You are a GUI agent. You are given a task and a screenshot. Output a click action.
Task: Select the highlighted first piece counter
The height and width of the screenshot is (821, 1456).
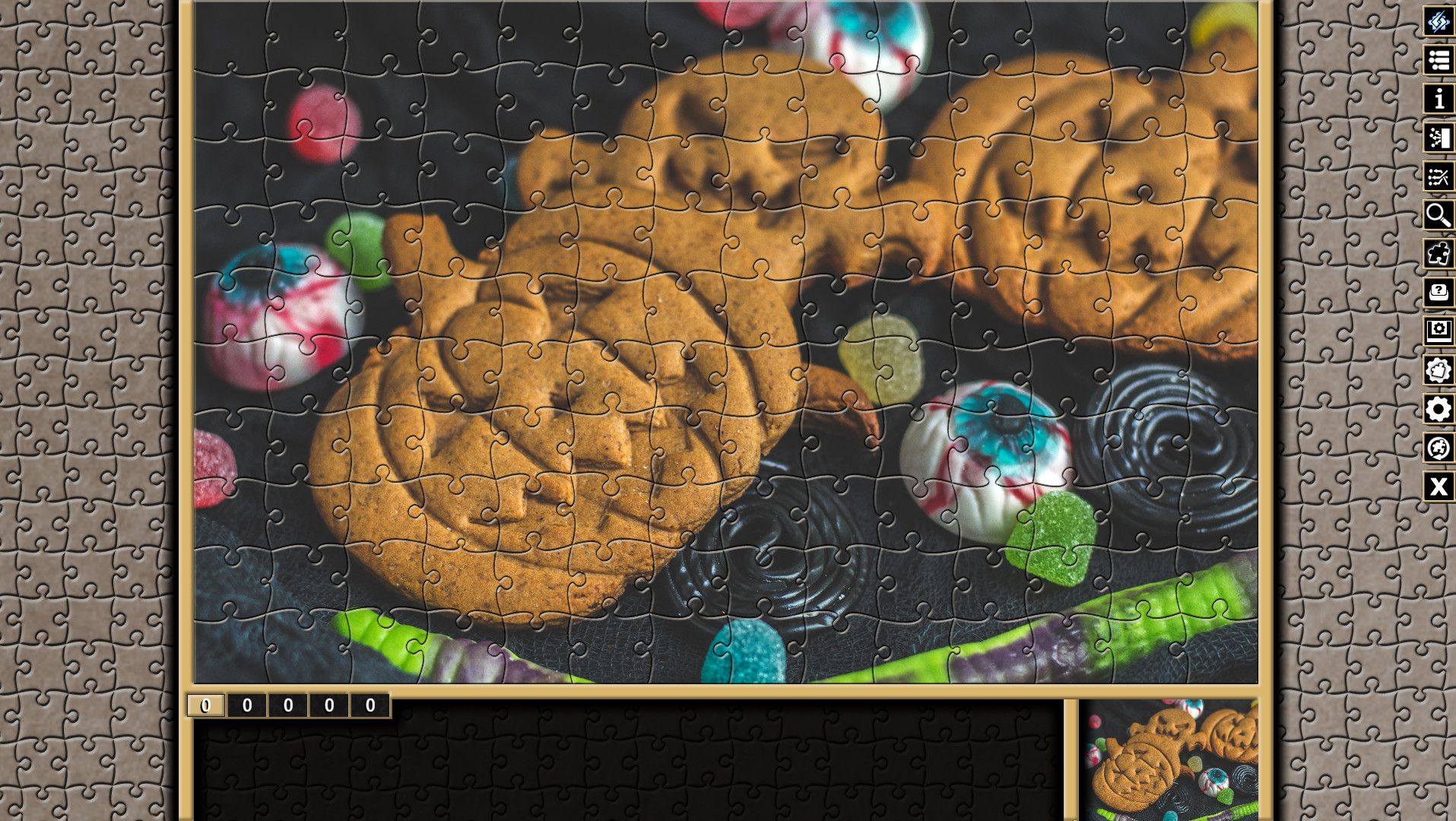(205, 705)
